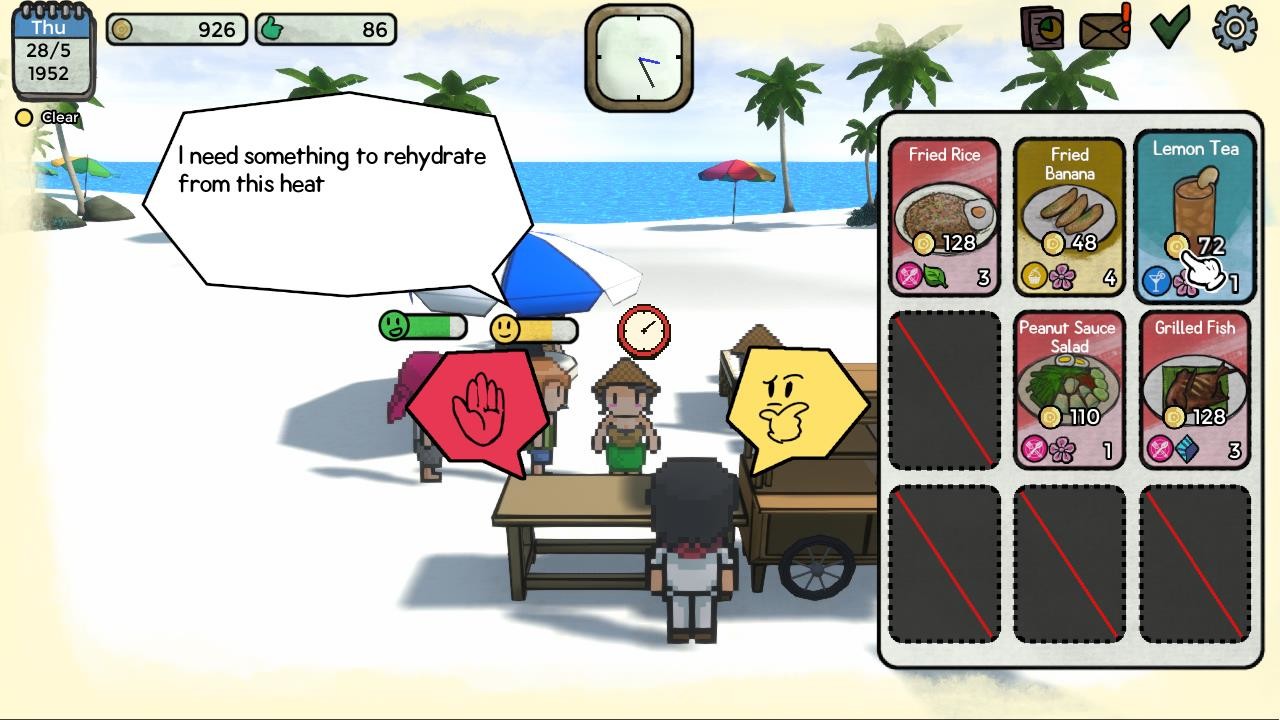The image size is (1280, 720).
Task: Click the red timer clock above the customer
Action: tap(643, 331)
